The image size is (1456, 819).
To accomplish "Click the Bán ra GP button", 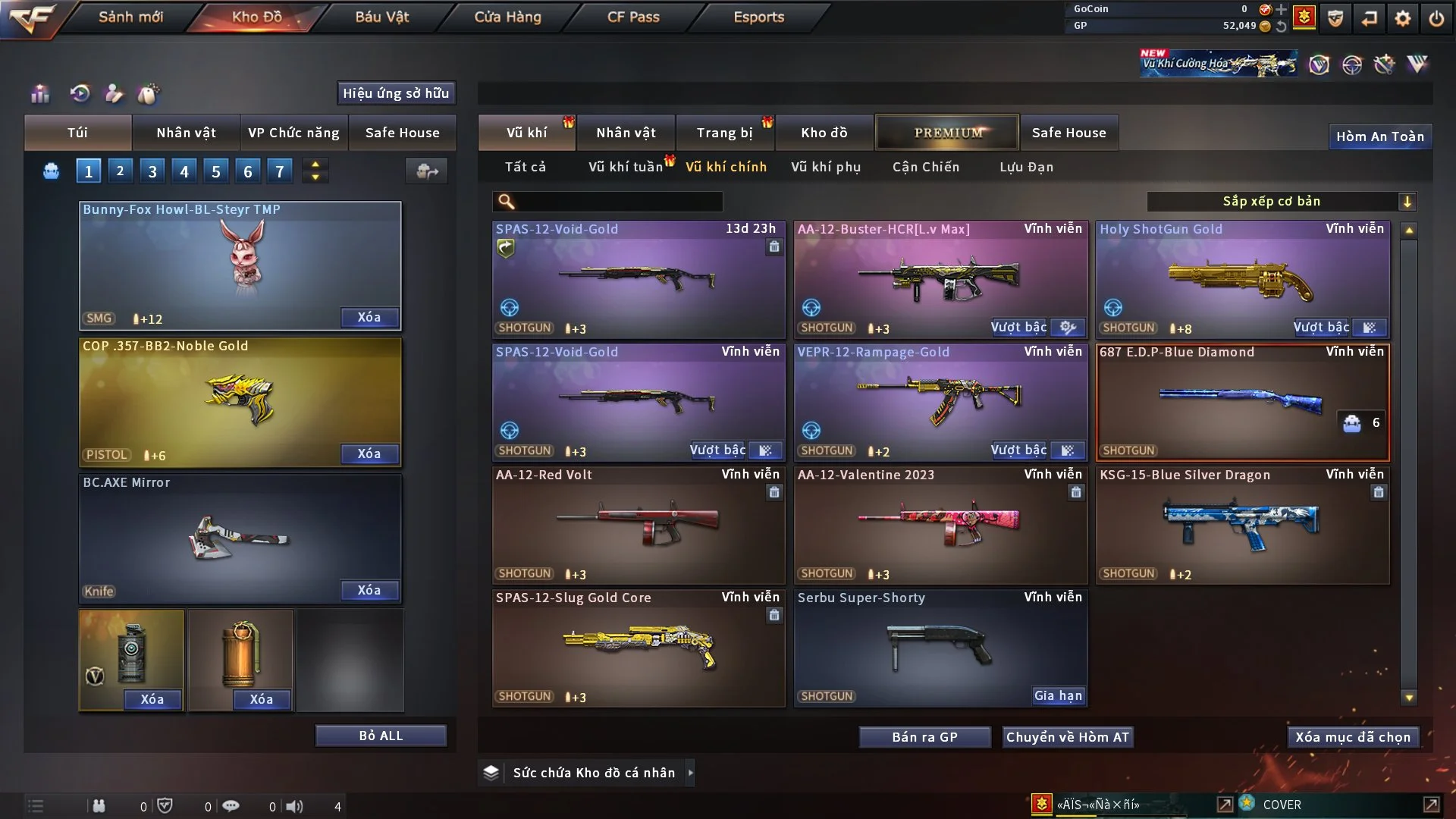I will click(924, 737).
